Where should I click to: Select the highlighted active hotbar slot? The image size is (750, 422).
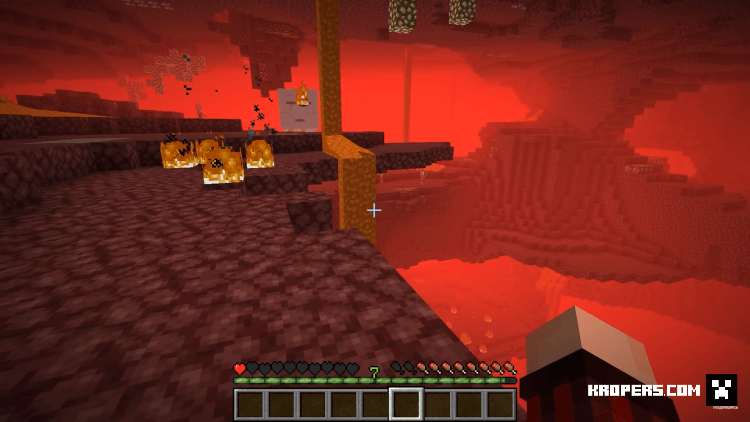[x=406, y=404]
